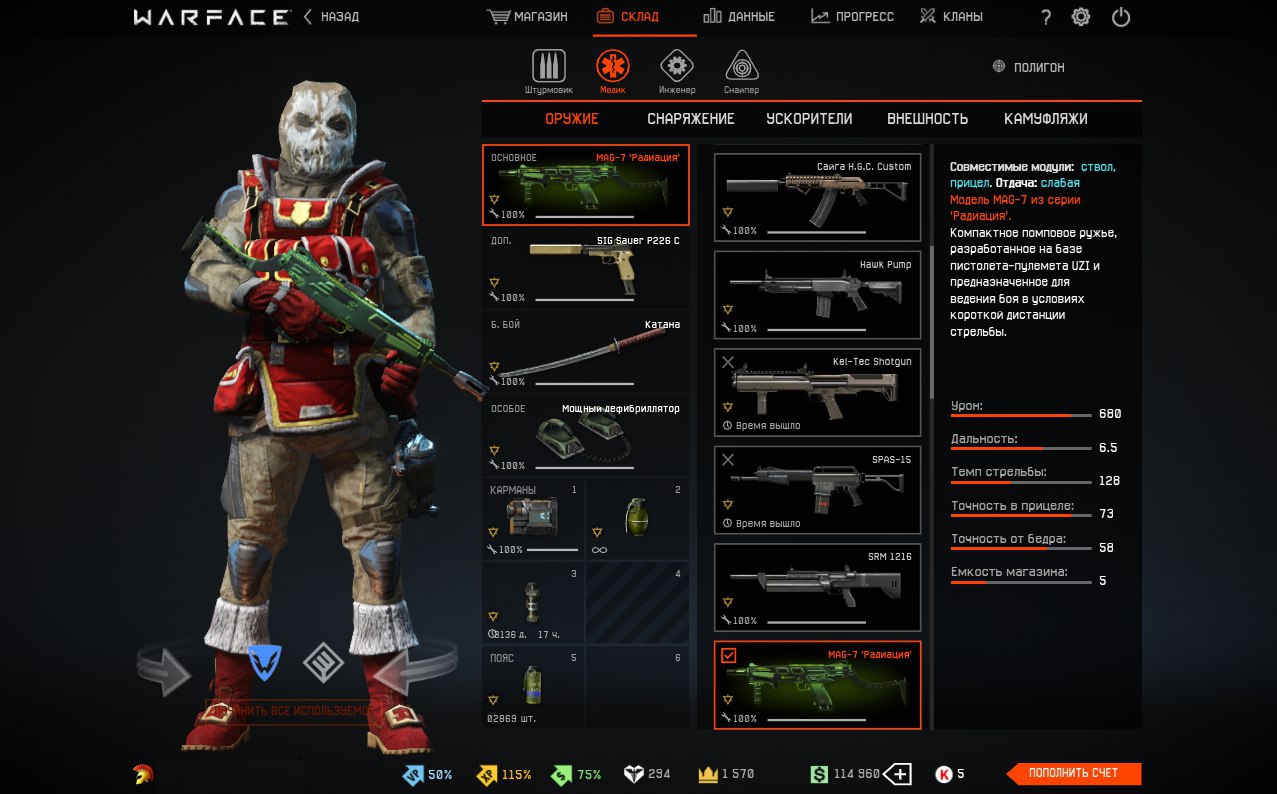Choose the SRM 1216 shotgun

click(817, 587)
